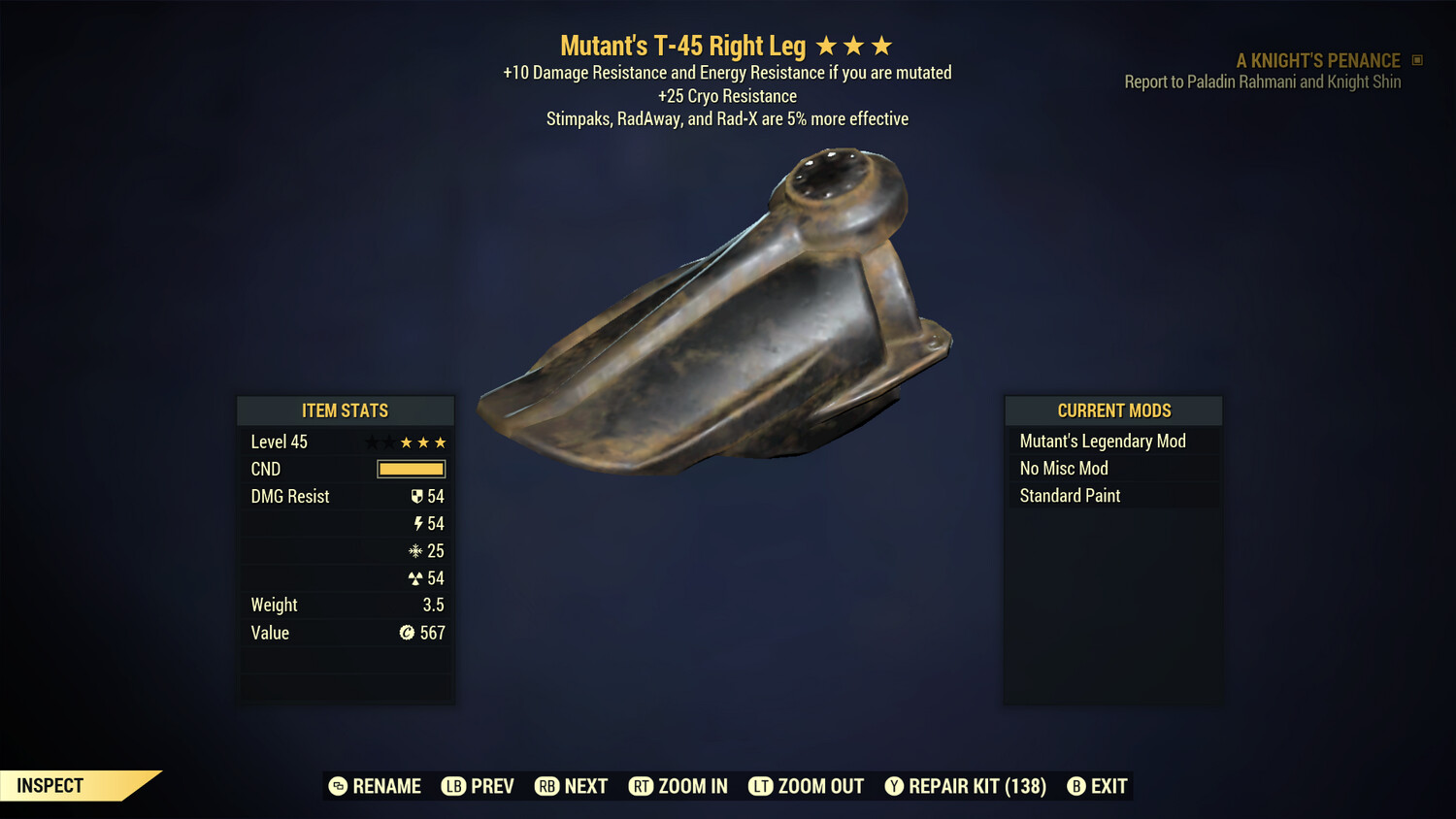Select the lightning bolt energy resistance icon

pyautogui.click(x=419, y=523)
